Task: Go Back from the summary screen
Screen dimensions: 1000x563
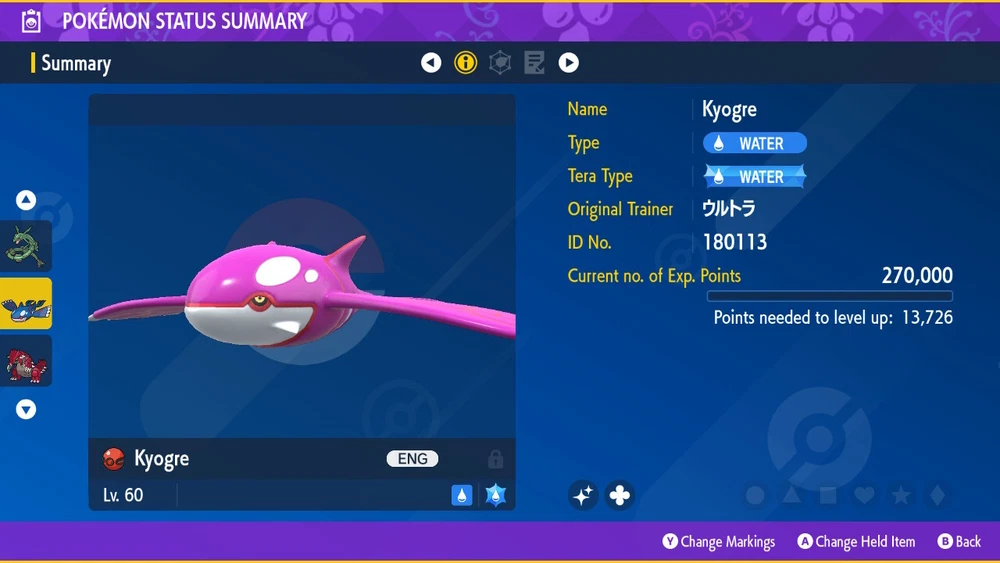Action: click(x=959, y=541)
